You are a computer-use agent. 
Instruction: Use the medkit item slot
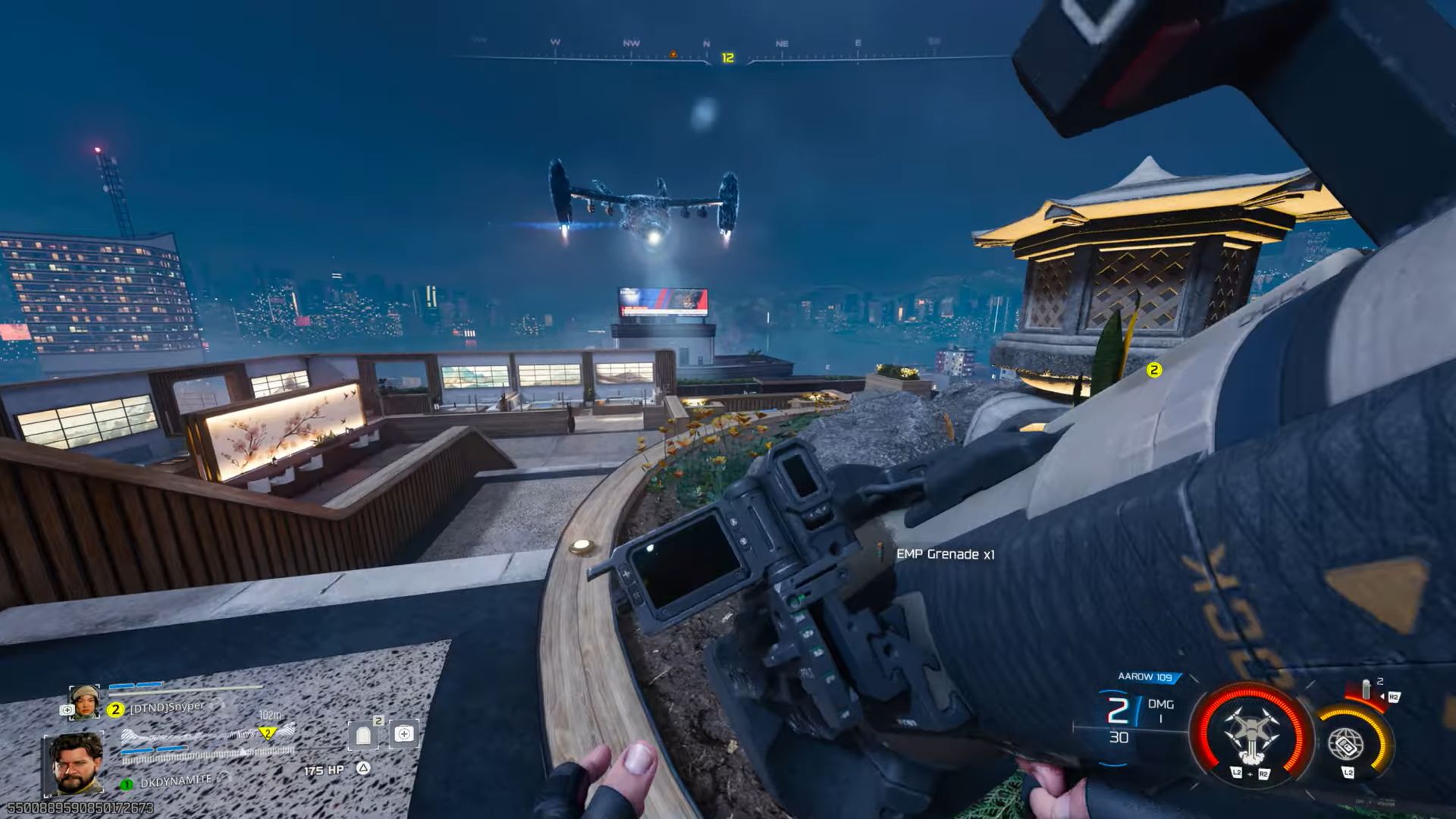pyautogui.click(x=403, y=733)
